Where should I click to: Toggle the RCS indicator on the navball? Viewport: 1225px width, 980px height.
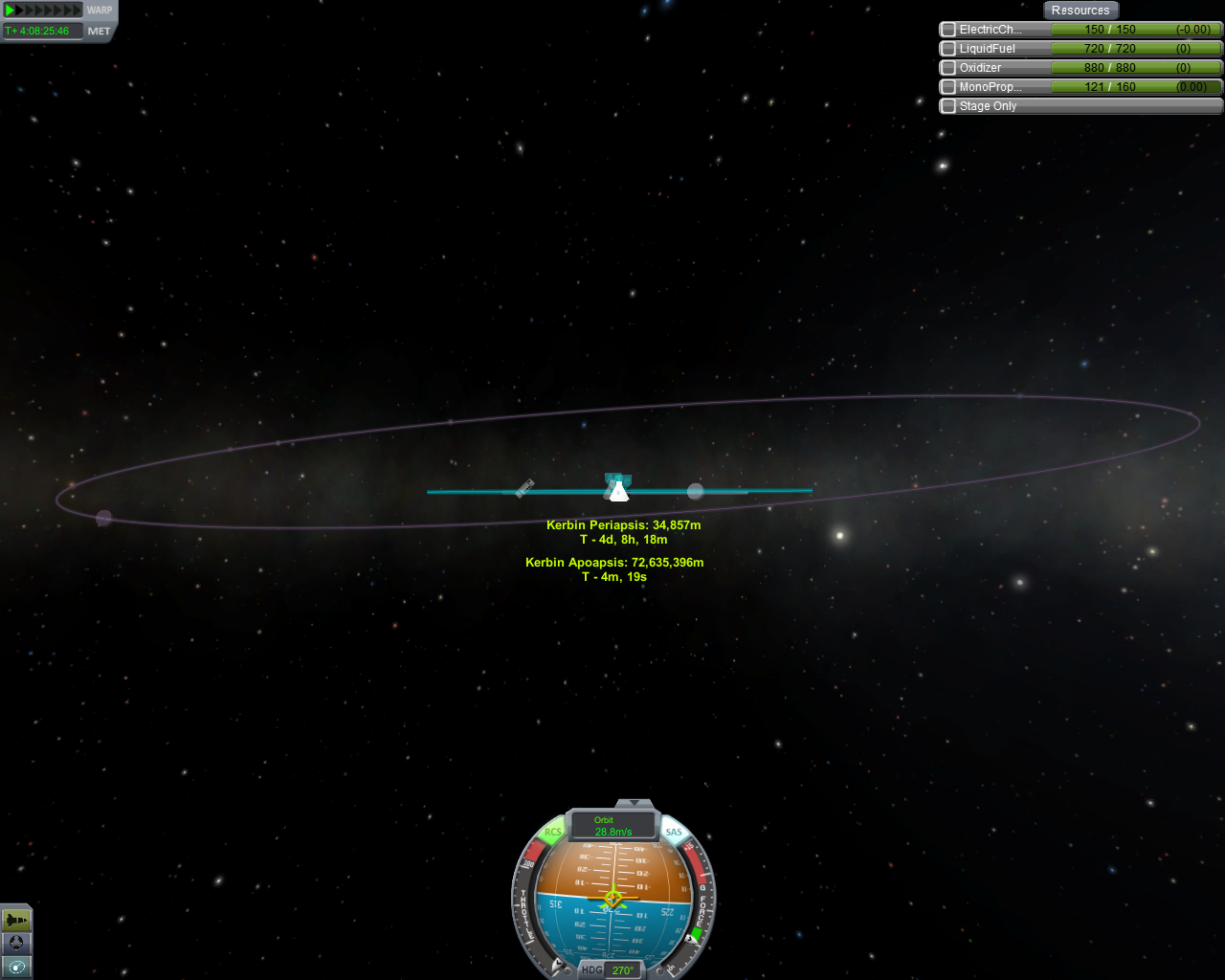(552, 833)
